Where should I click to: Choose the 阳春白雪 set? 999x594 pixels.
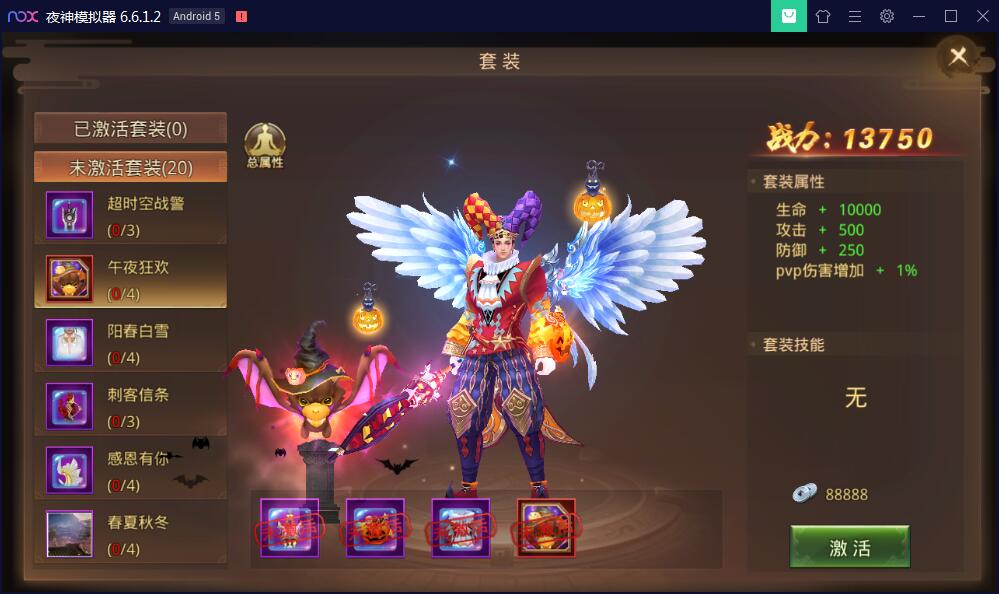click(130, 343)
